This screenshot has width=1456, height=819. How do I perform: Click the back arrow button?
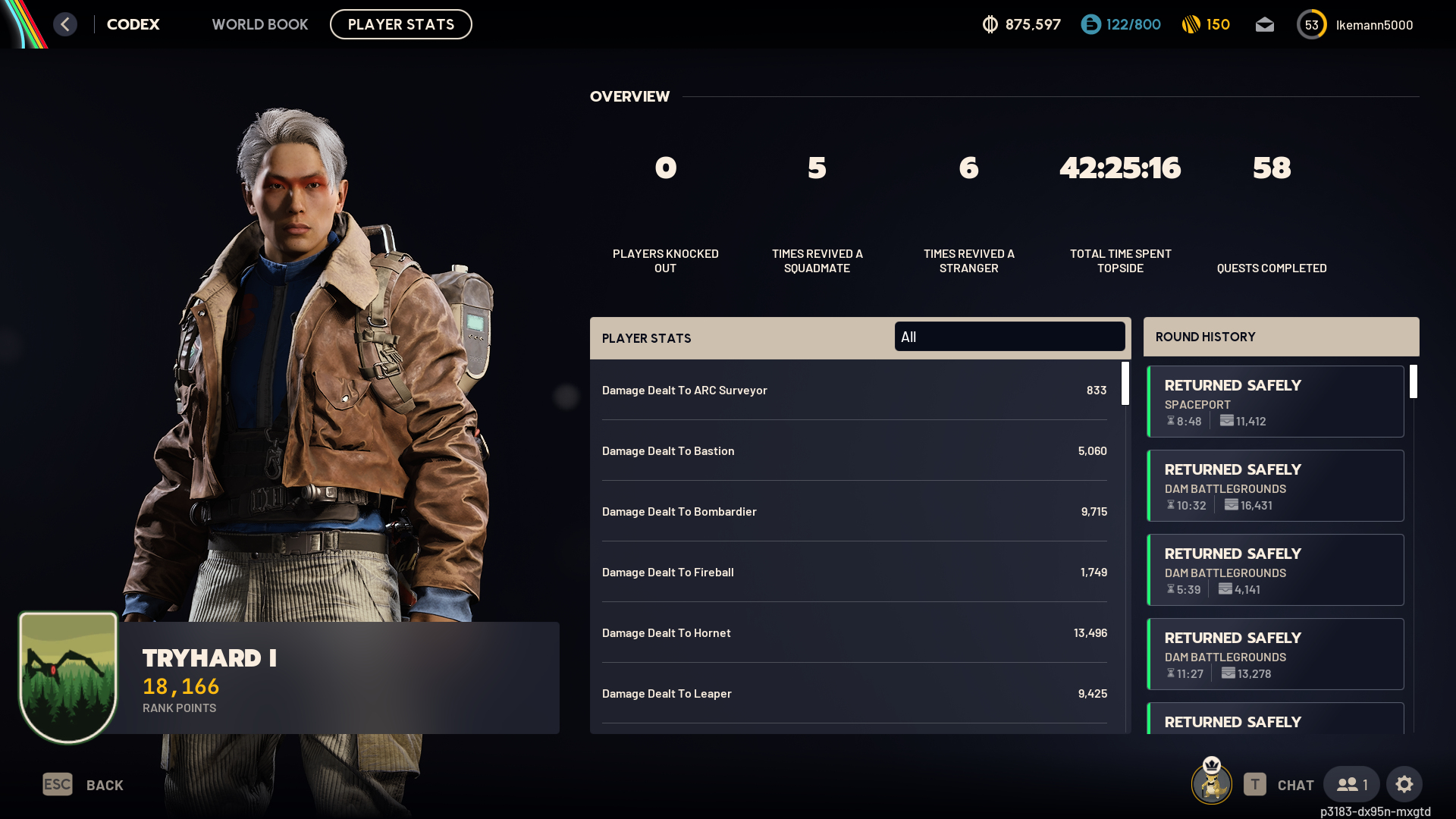coord(65,24)
